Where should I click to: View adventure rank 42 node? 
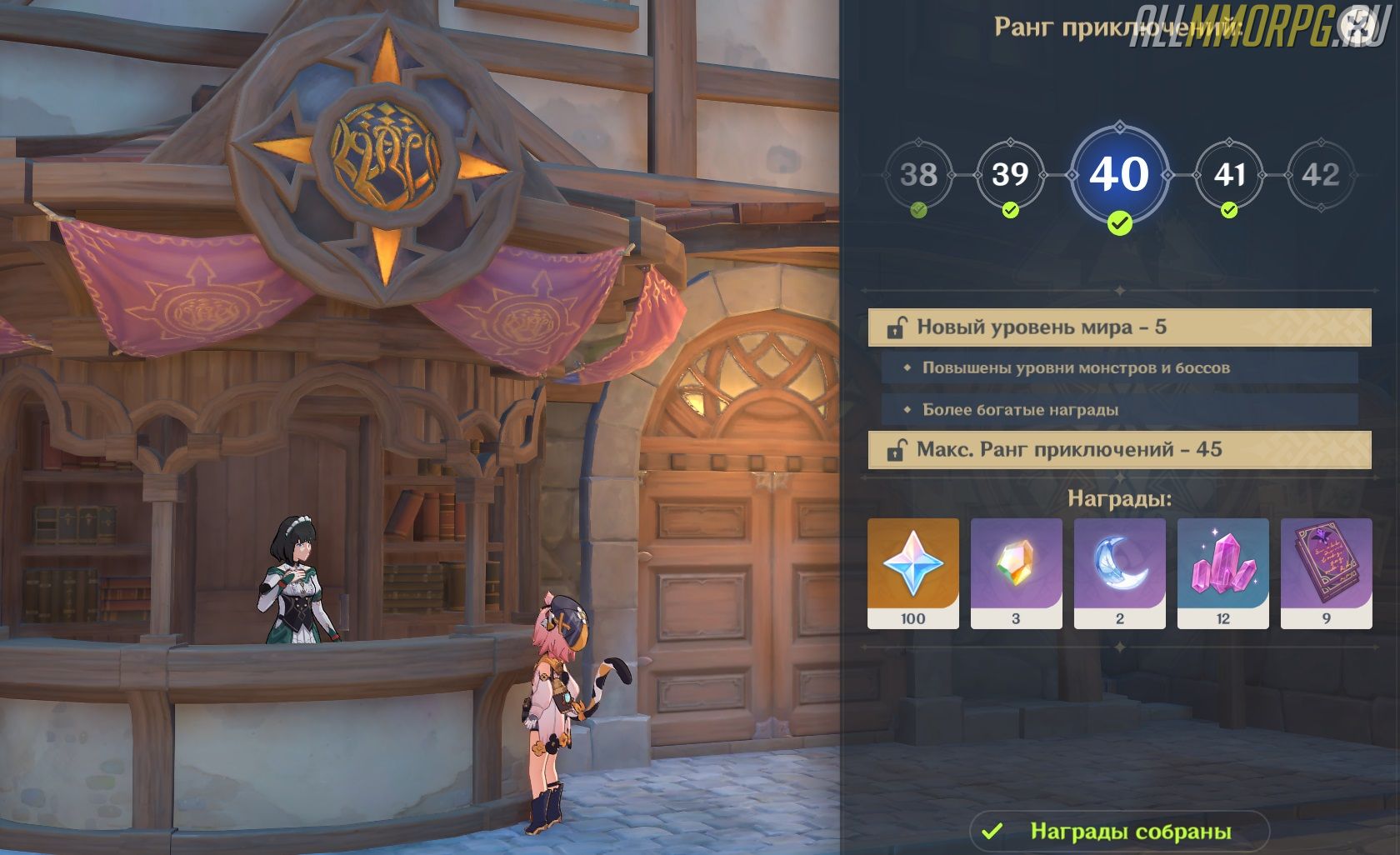[x=1321, y=175]
